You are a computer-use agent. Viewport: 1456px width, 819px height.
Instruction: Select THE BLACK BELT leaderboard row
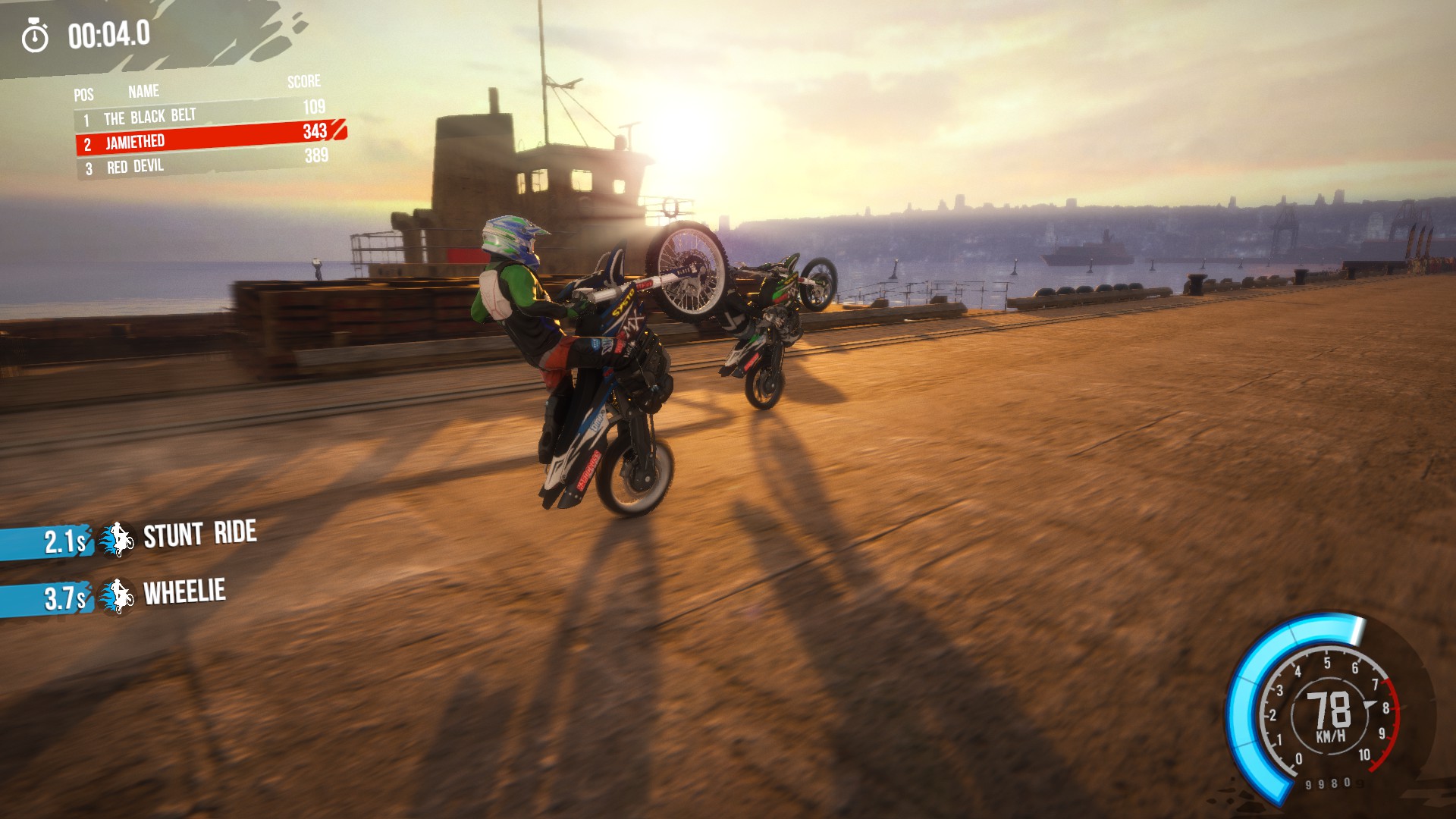point(203,115)
